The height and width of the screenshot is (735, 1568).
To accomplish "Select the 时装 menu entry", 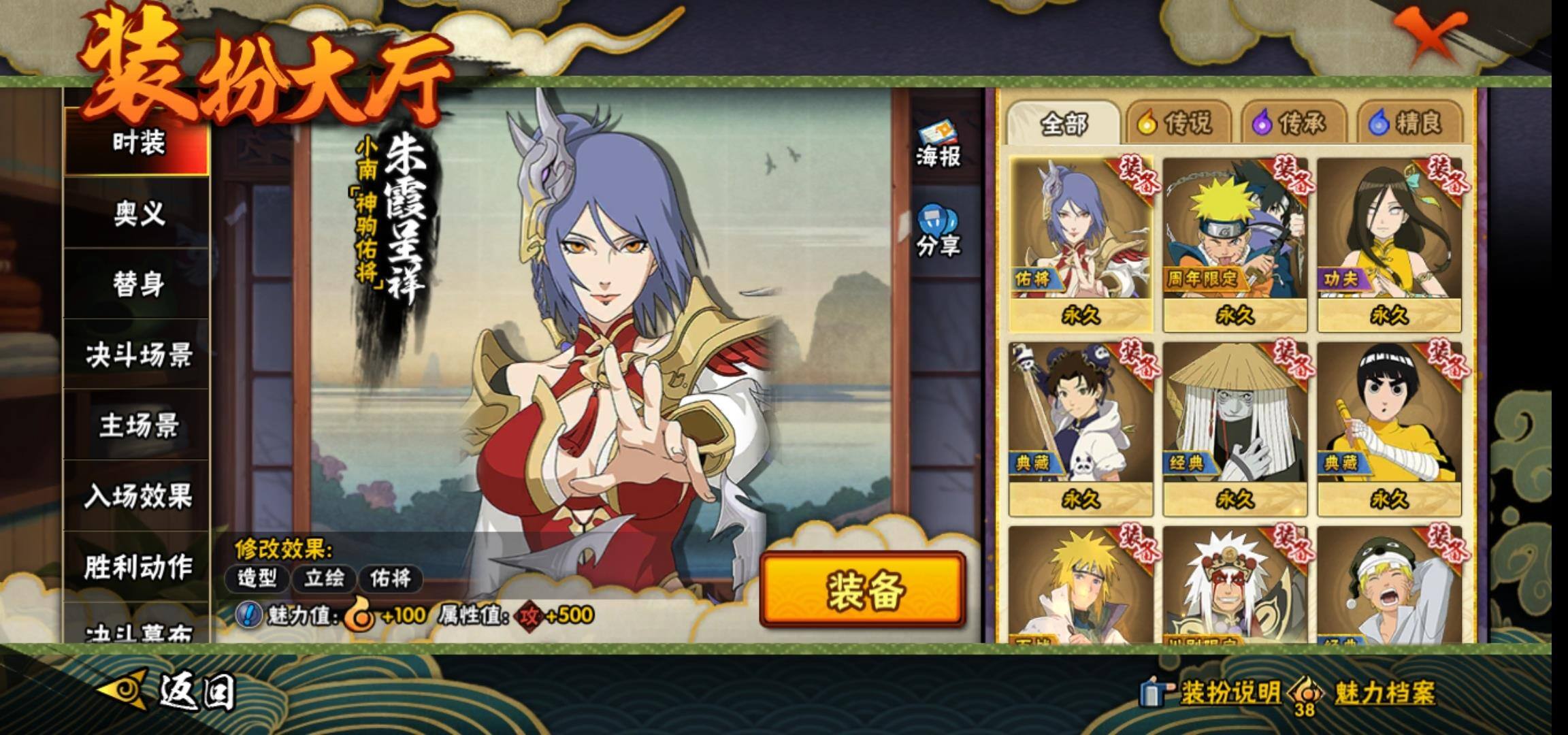I will tap(138, 144).
